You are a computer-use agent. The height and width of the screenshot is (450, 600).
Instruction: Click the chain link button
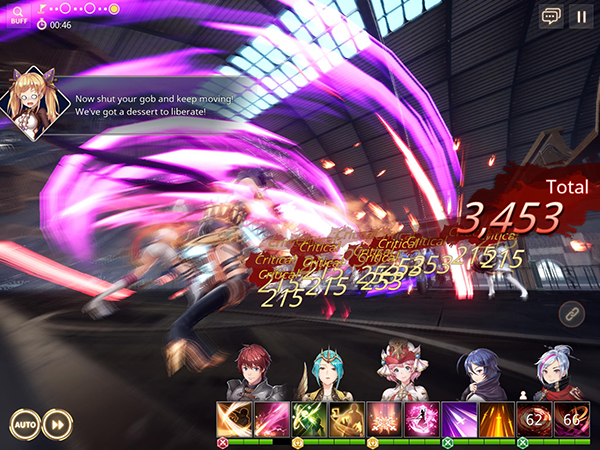point(571,311)
